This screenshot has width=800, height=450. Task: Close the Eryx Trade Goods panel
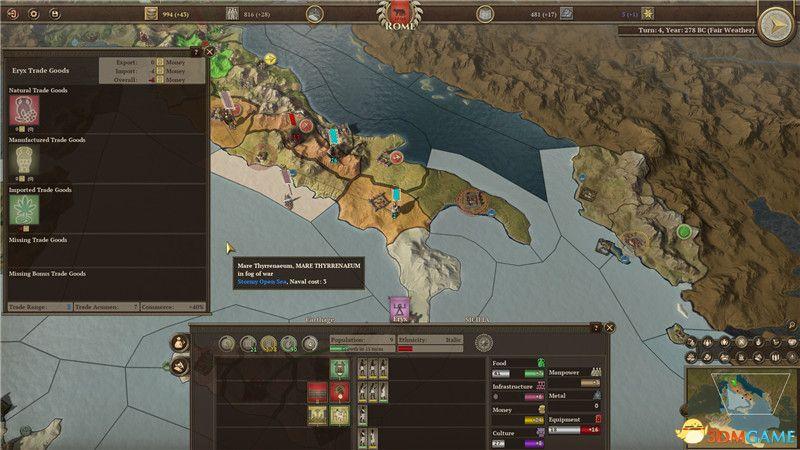pos(208,50)
